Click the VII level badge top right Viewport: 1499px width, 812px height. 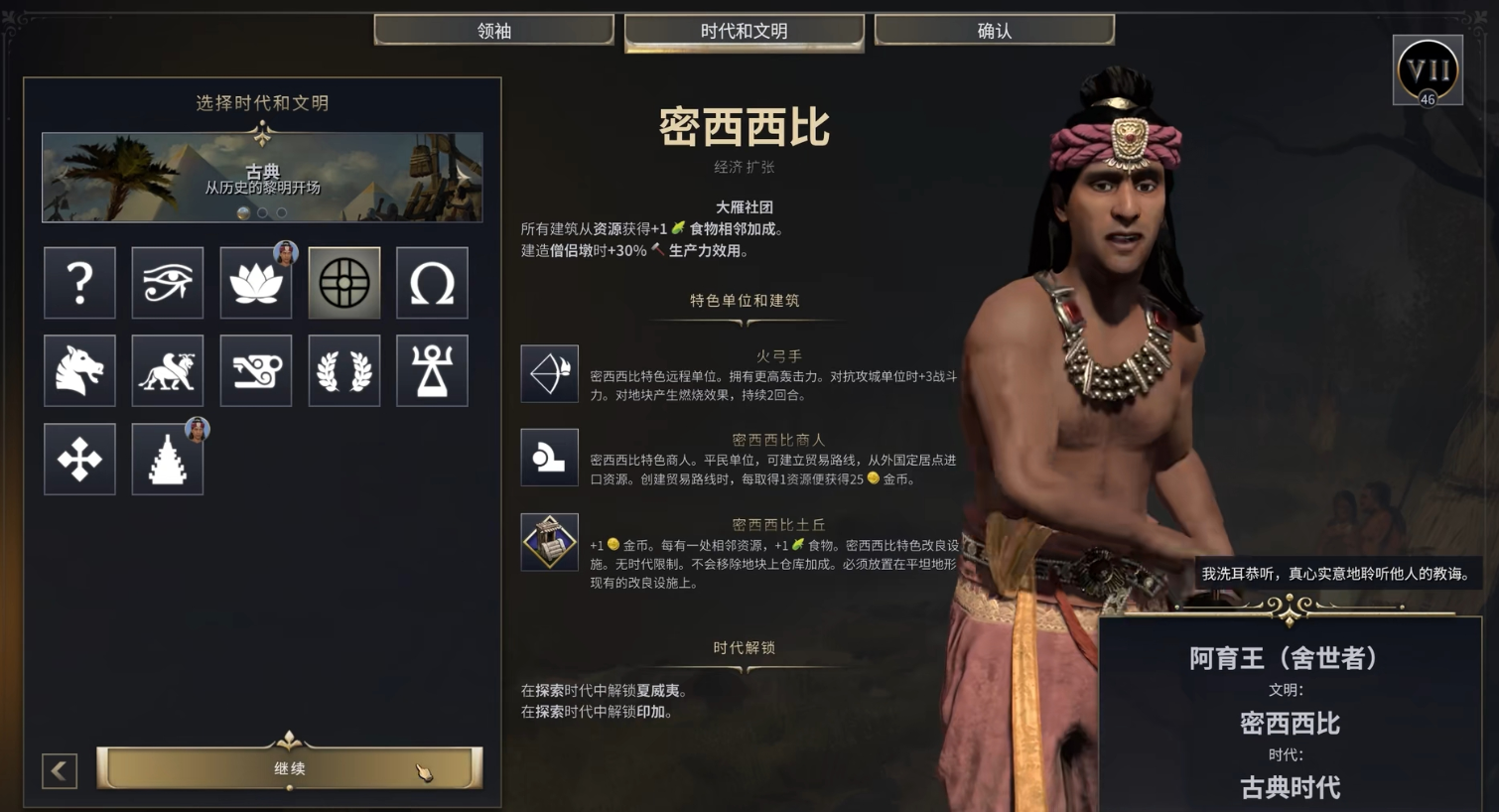click(x=1427, y=69)
